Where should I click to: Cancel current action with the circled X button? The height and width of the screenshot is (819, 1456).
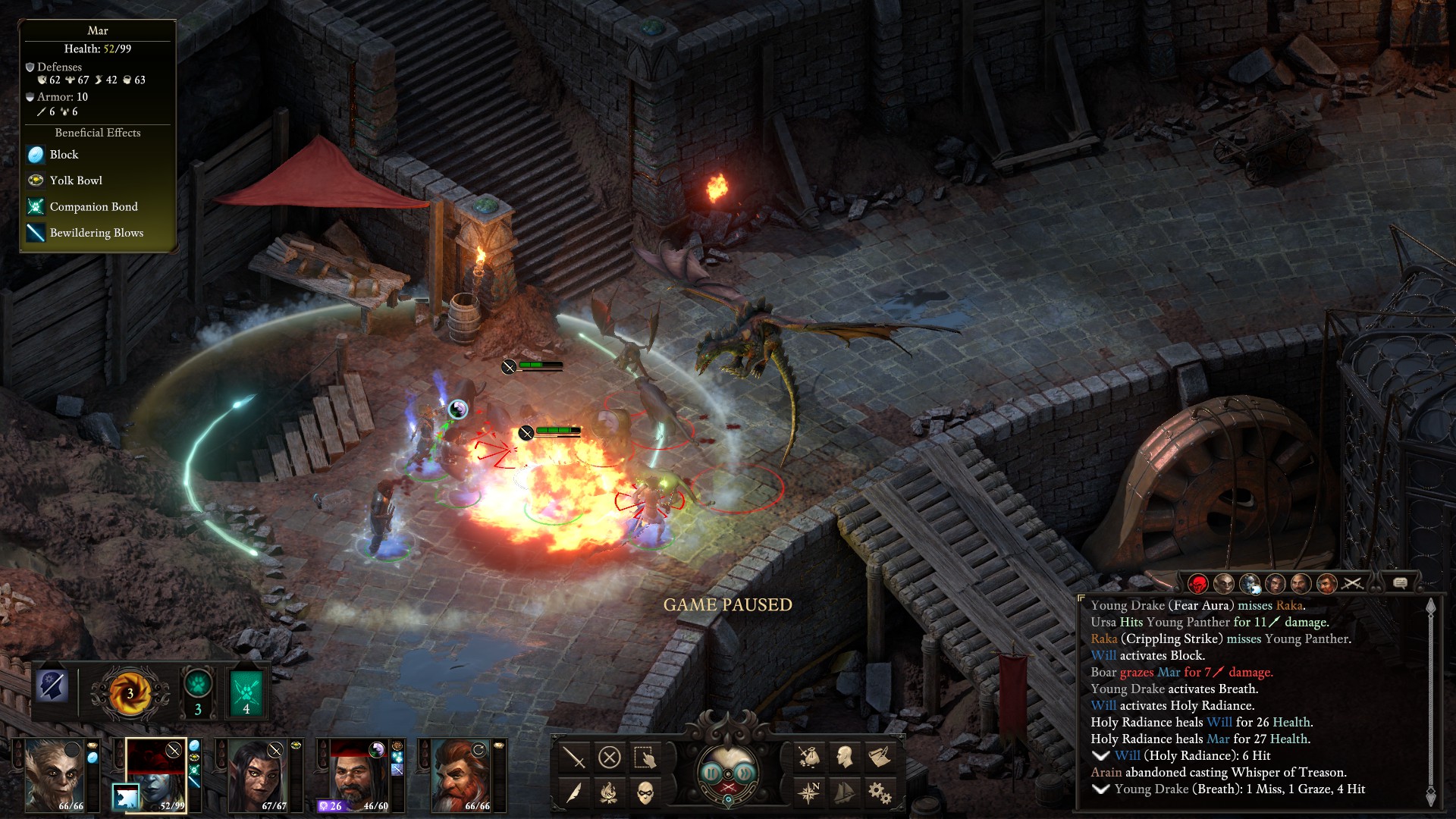609,757
